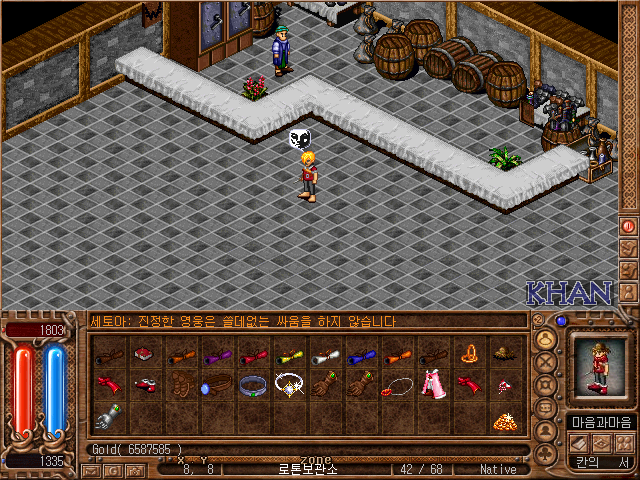Viewport: 640px width, 480px height.
Task: Click the sparkling diamond necklace
Action: pos(288,385)
